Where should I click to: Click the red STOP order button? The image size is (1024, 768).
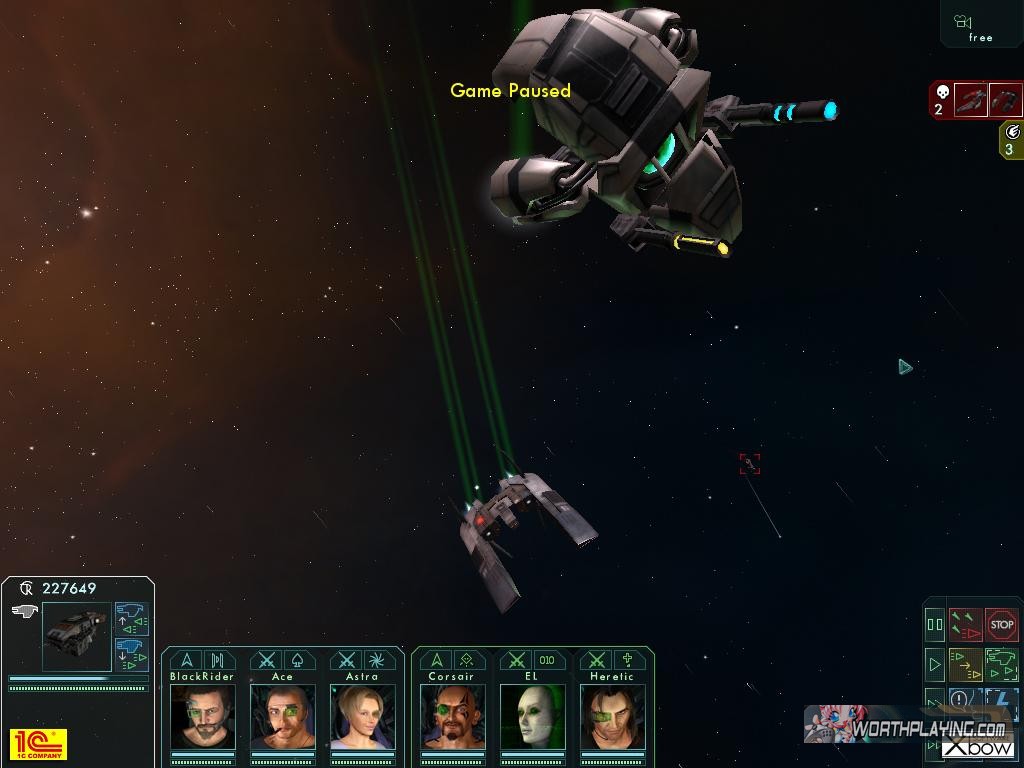point(1001,625)
